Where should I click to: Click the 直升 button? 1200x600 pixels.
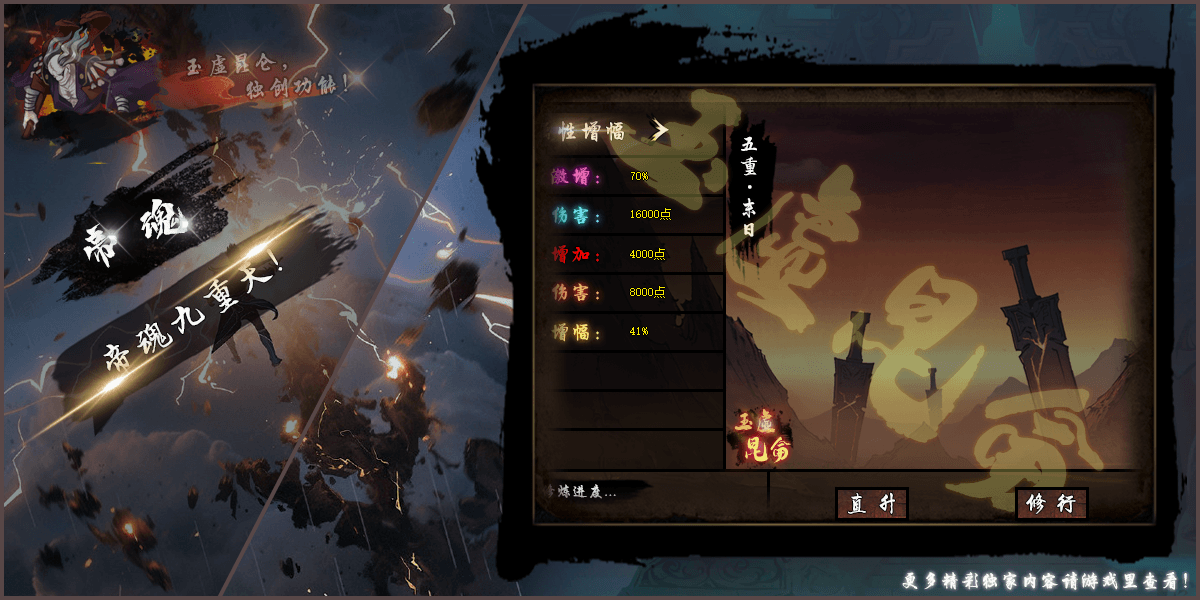point(871,504)
